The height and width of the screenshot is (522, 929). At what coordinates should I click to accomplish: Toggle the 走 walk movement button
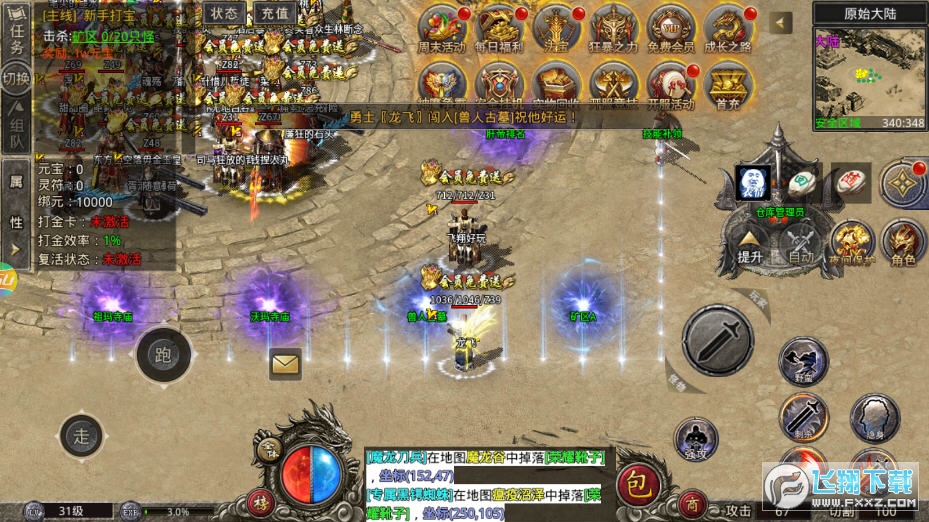[82, 434]
